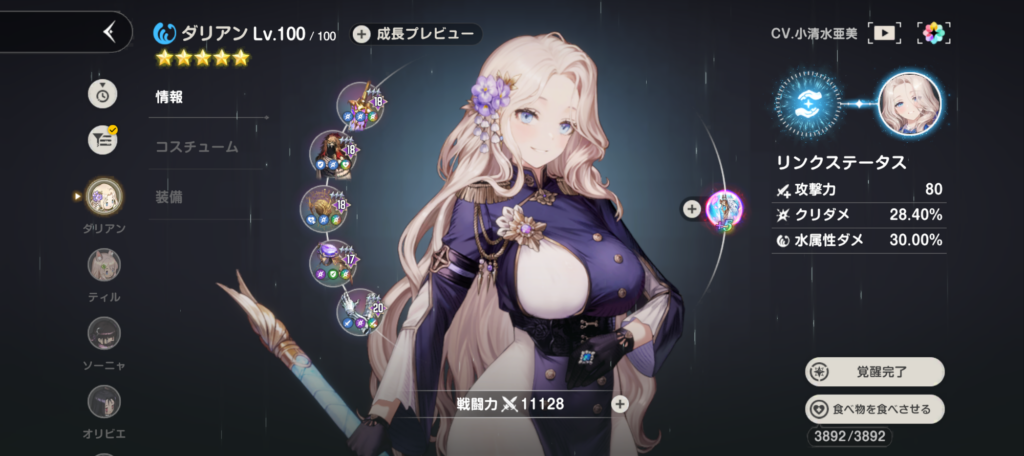Switch to the 情報 tab

pyautogui.click(x=169, y=97)
